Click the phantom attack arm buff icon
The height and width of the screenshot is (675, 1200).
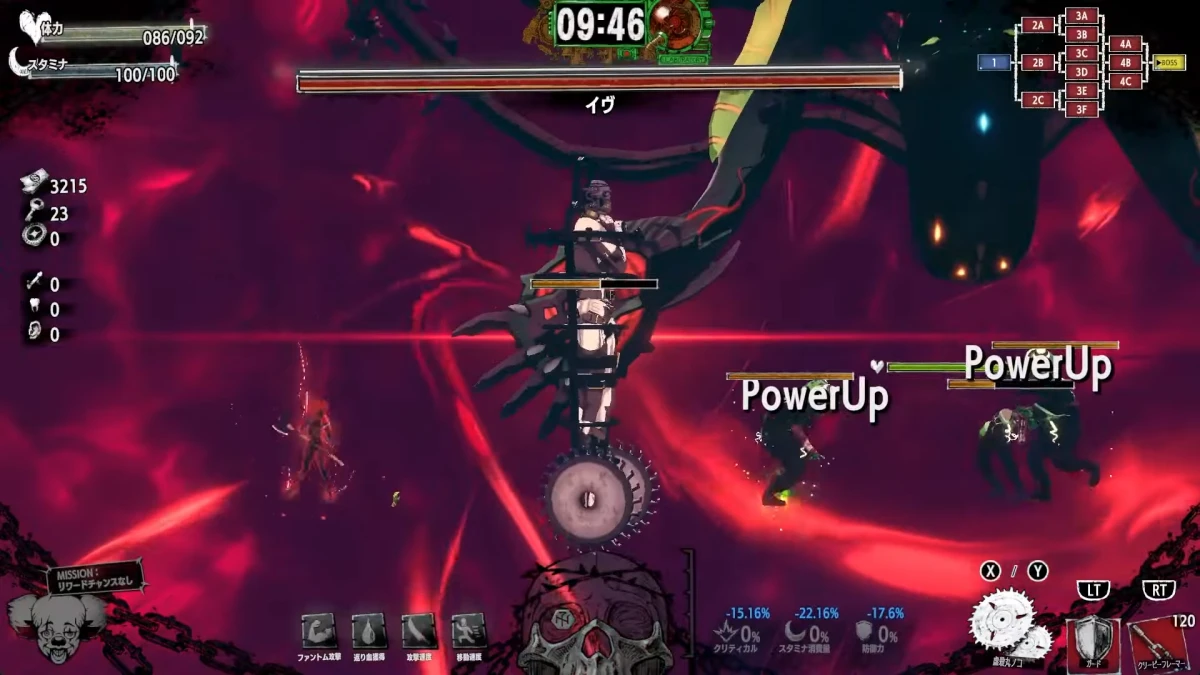pos(318,631)
